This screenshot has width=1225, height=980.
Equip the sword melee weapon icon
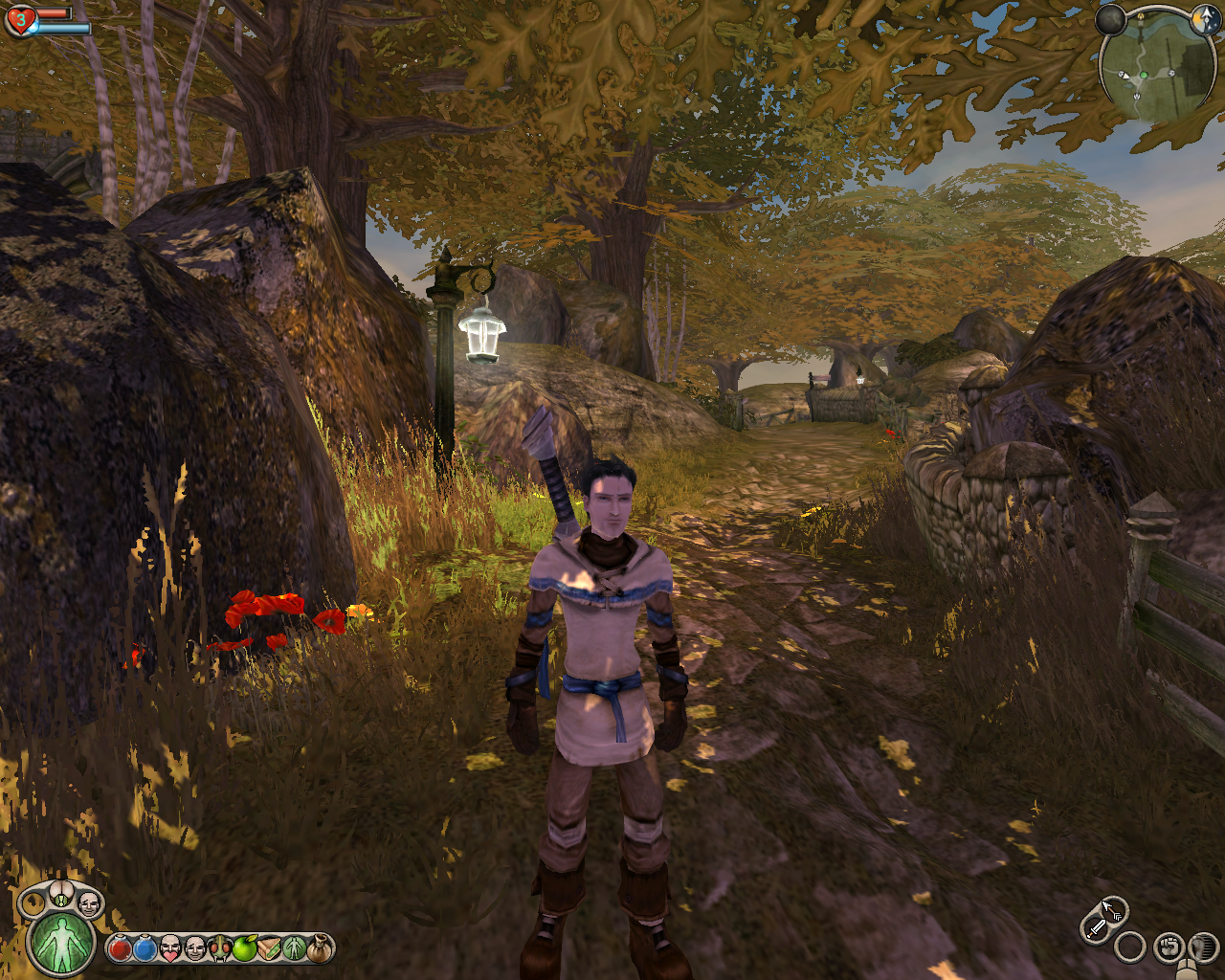point(1095,926)
